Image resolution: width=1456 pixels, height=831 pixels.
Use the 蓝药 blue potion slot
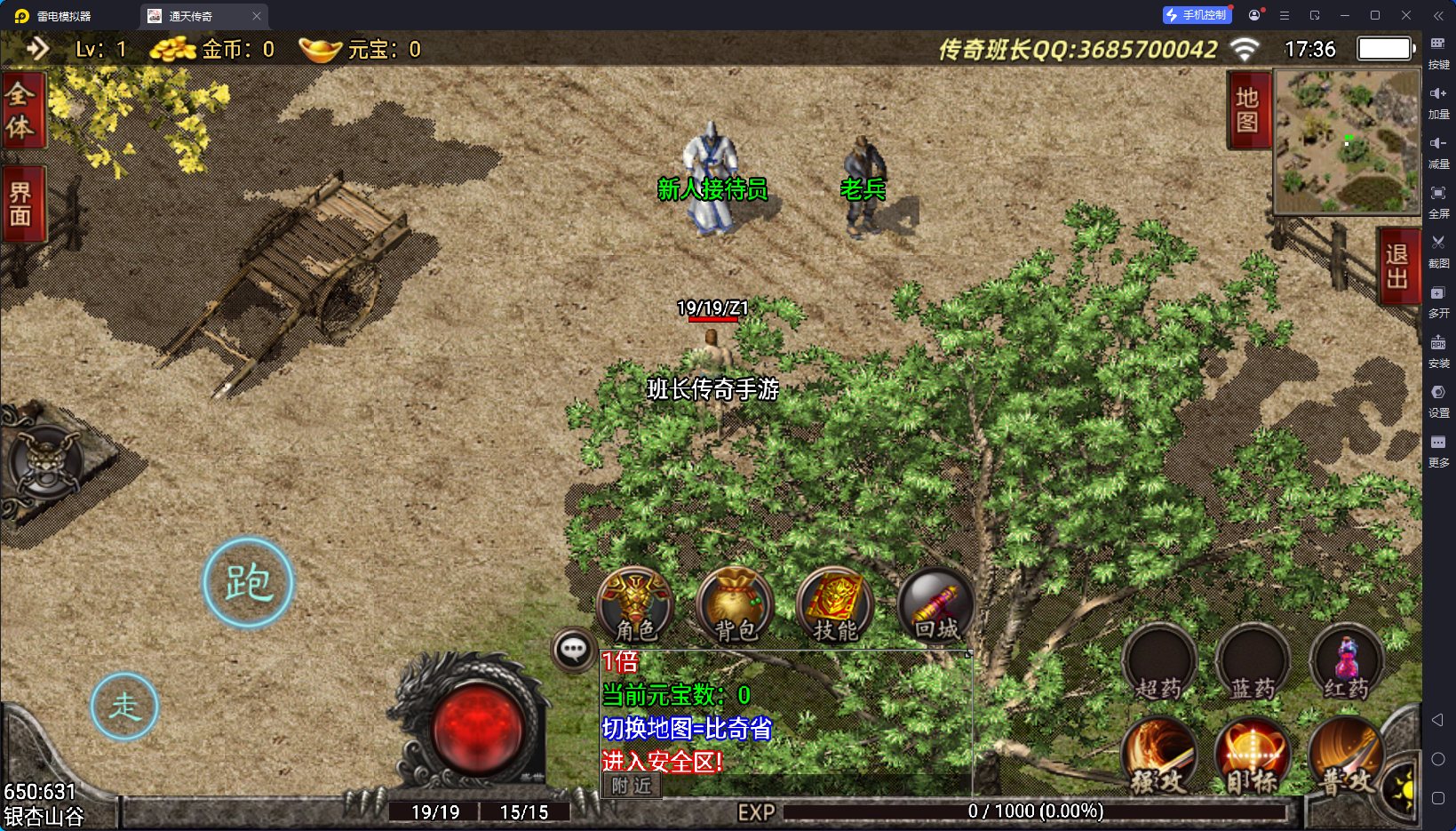(1253, 663)
